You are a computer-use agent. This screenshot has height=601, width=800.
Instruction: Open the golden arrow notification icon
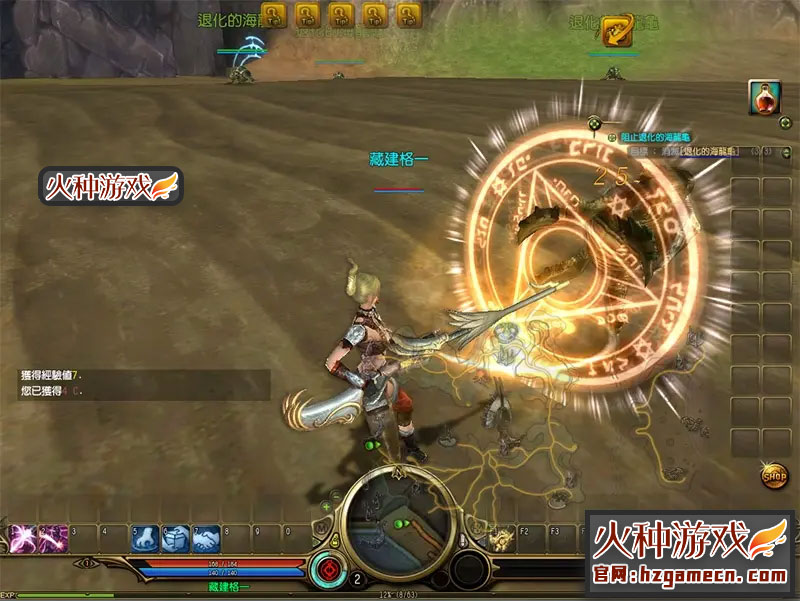pyautogui.click(x=617, y=32)
